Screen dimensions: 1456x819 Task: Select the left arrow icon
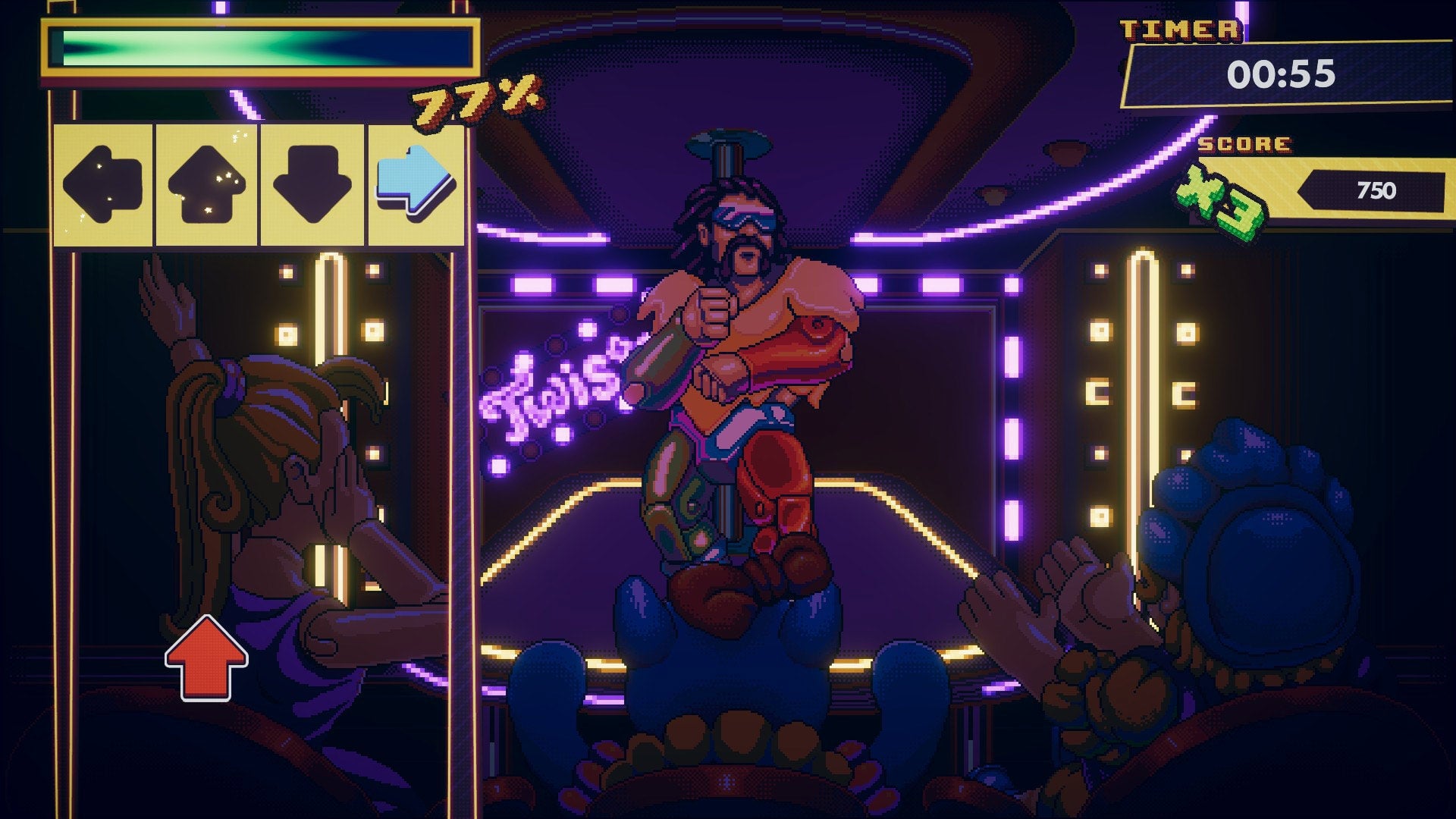103,182
